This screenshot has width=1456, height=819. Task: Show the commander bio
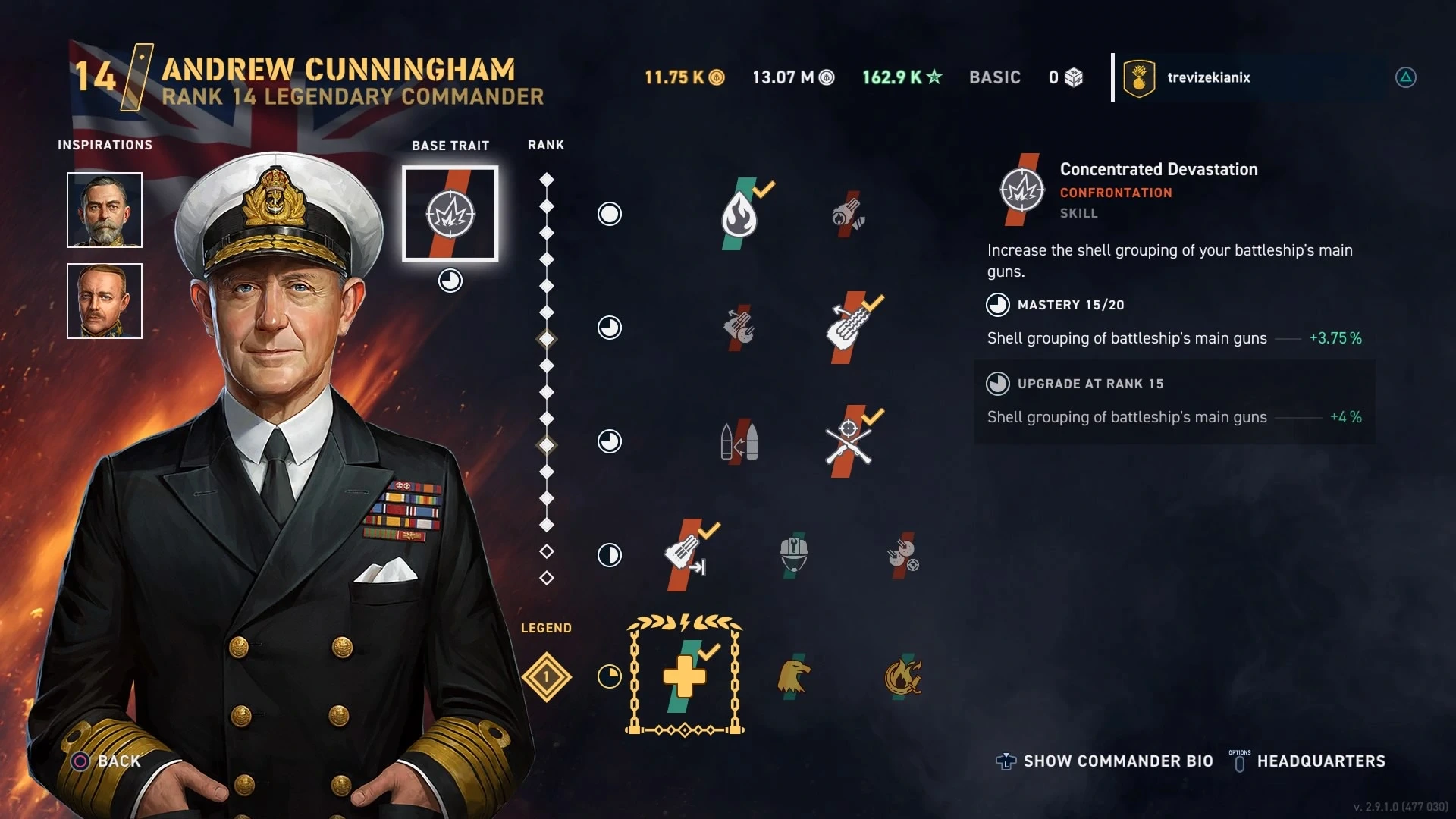[1118, 761]
